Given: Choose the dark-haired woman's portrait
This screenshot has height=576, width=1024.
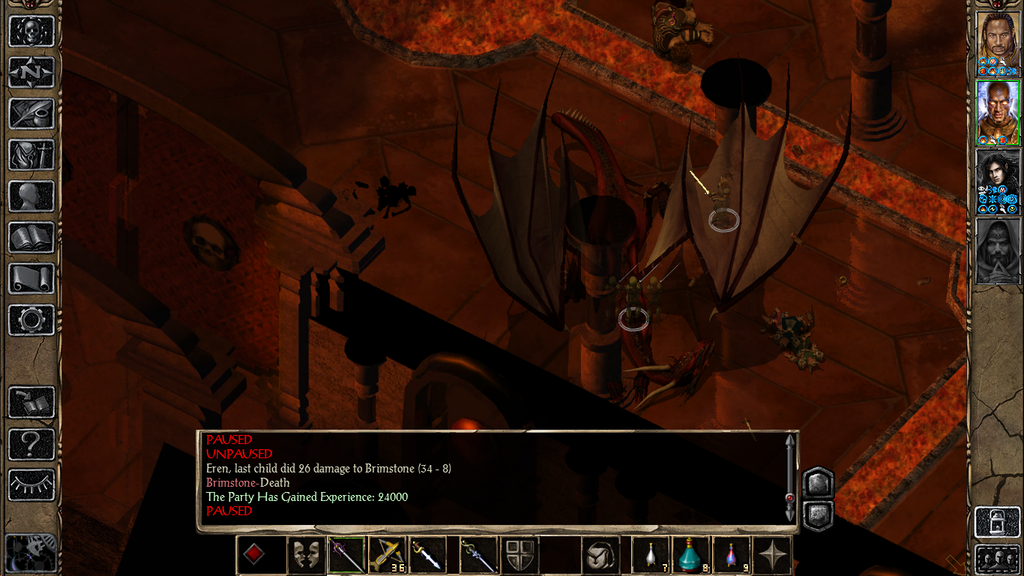Looking at the screenshot, I should (x=997, y=181).
